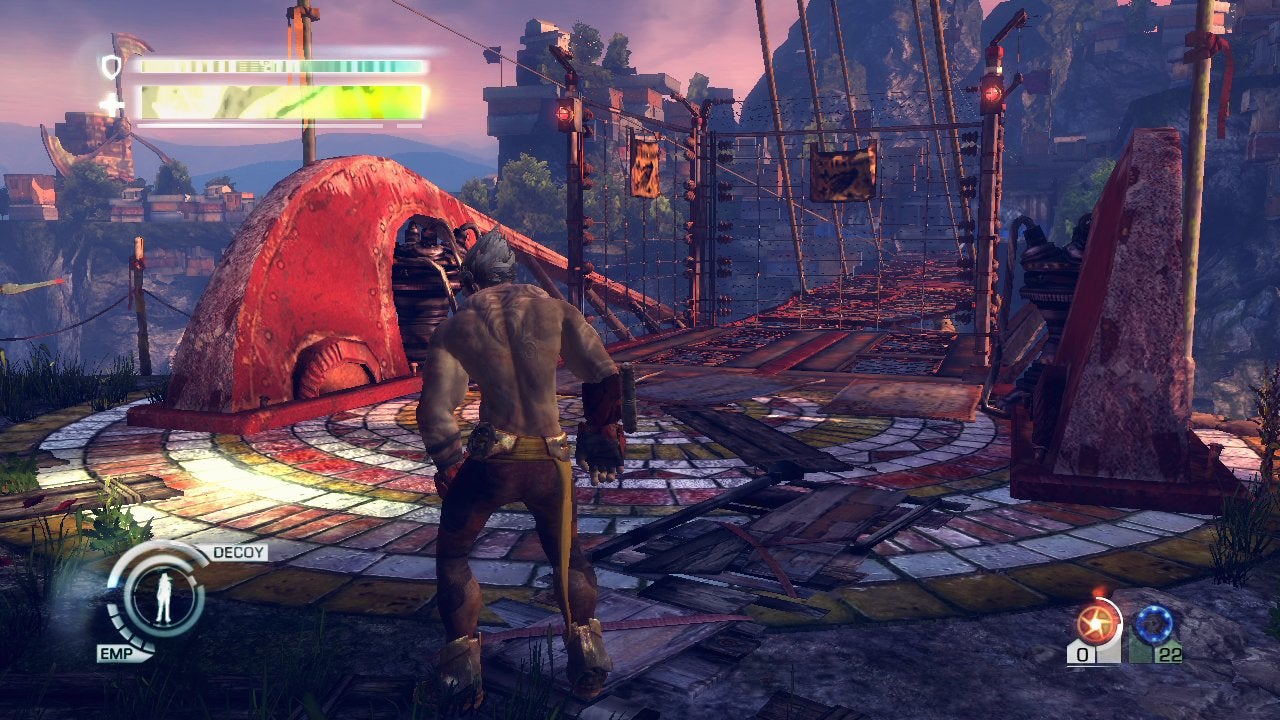The image size is (1280, 720).
Task: Click the companion silhouette command wheel
Action: (161, 599)
